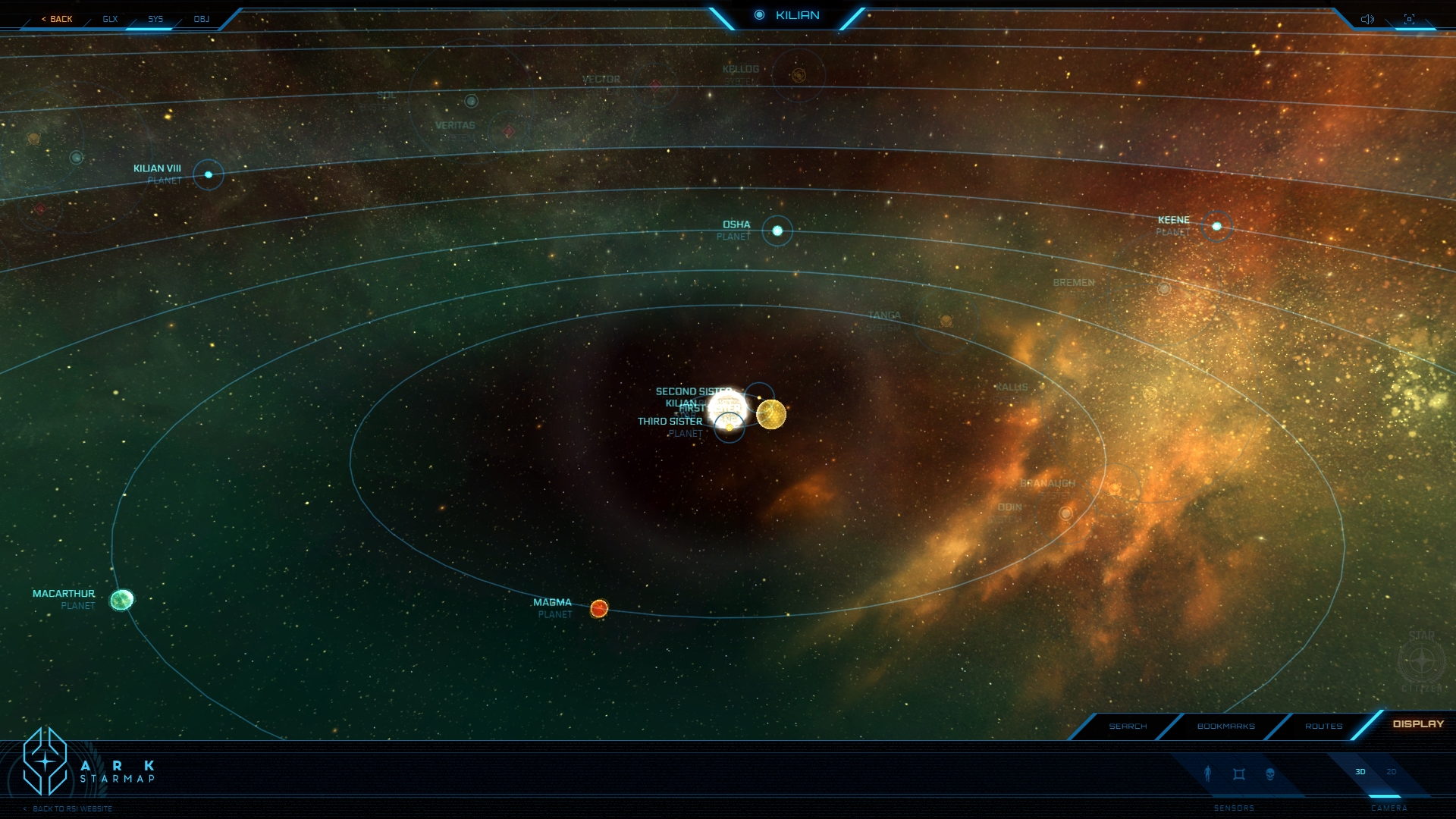The image size is (1456, 819).
Task: Select the Display tab
Action: 1418,724
